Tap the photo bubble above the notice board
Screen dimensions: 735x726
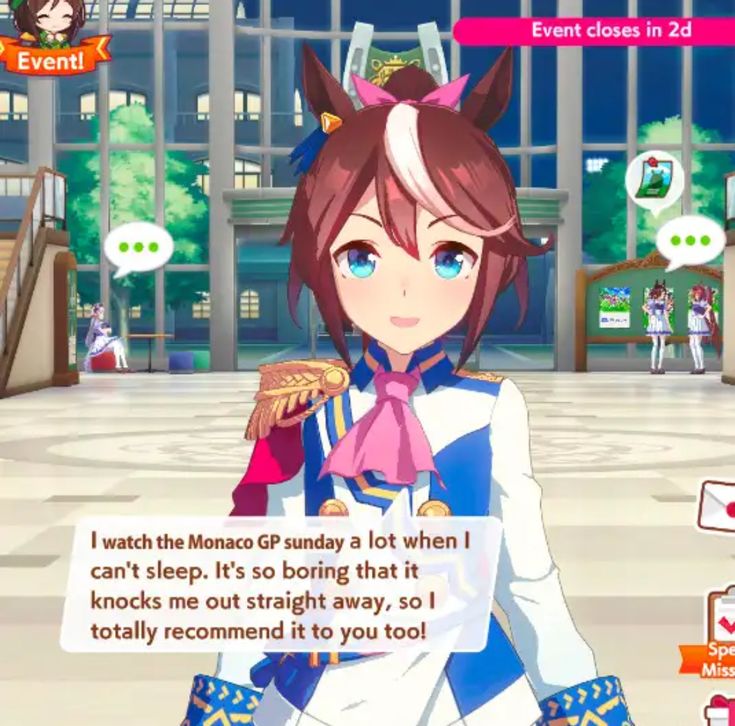point(653,177)
